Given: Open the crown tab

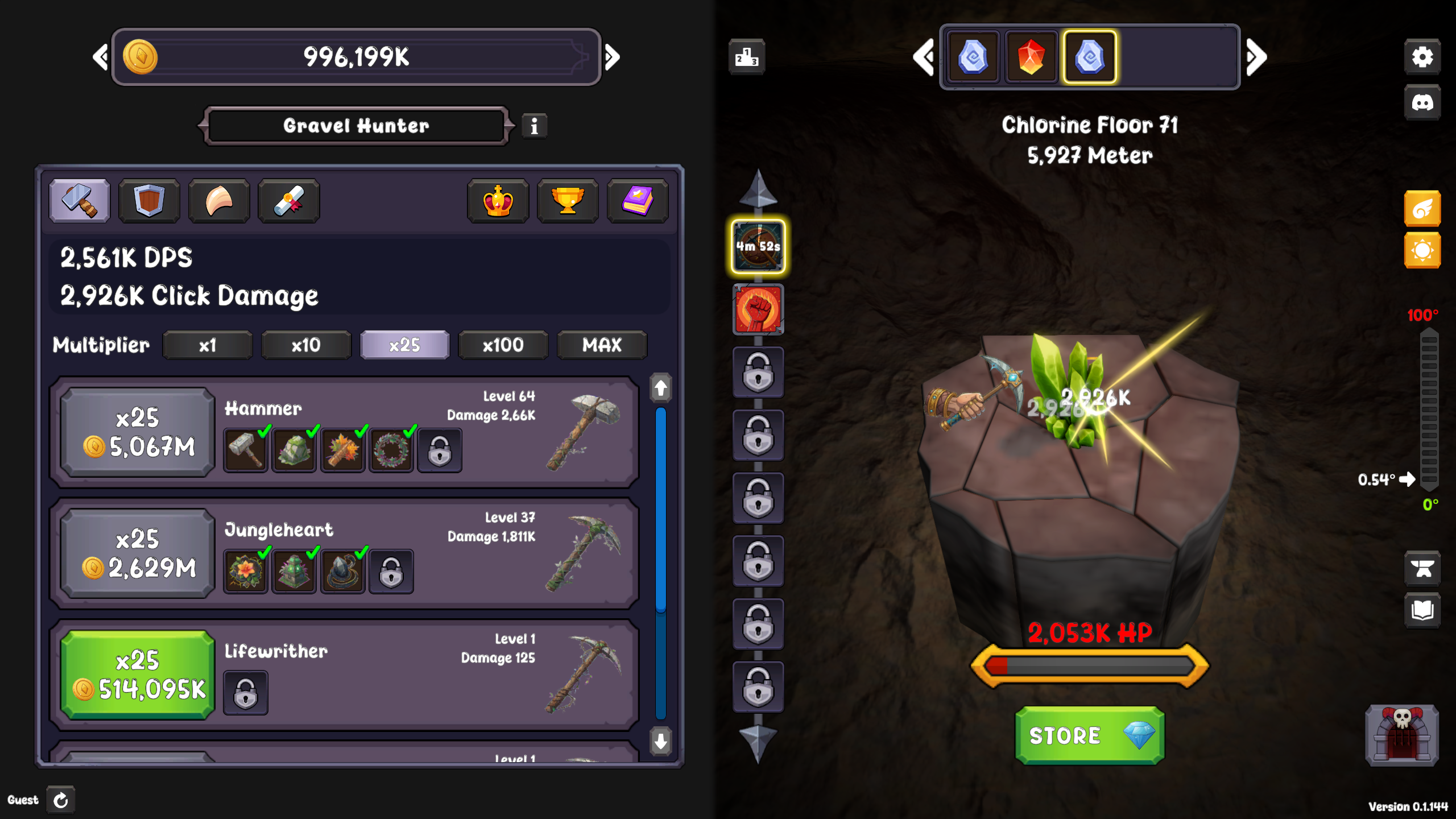Looking at the screenshot, I should point(498,201).
